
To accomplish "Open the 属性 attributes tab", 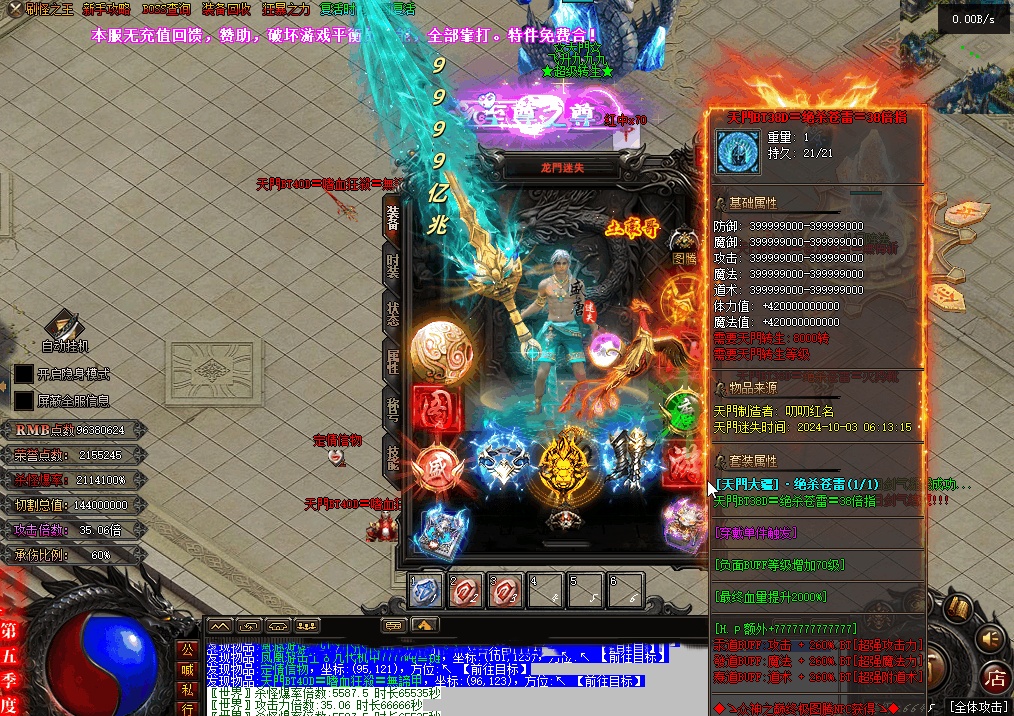I will pos(393,360).
